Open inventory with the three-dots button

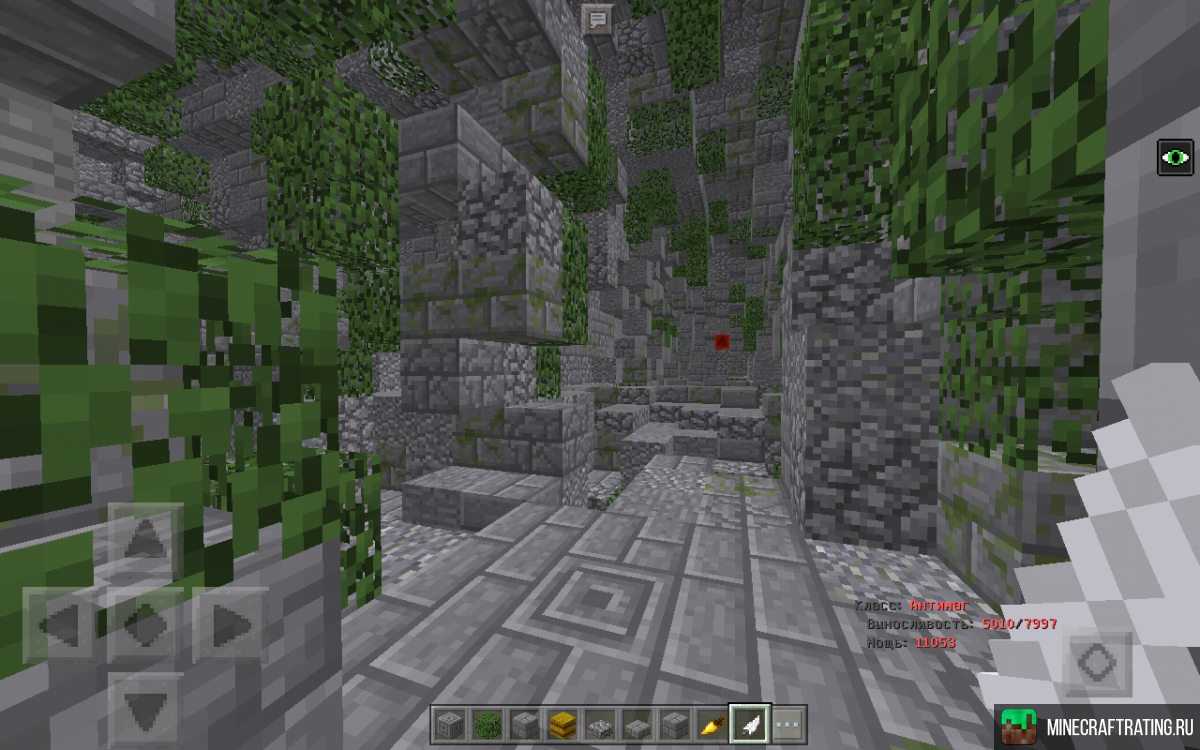[x=787, y=723]
